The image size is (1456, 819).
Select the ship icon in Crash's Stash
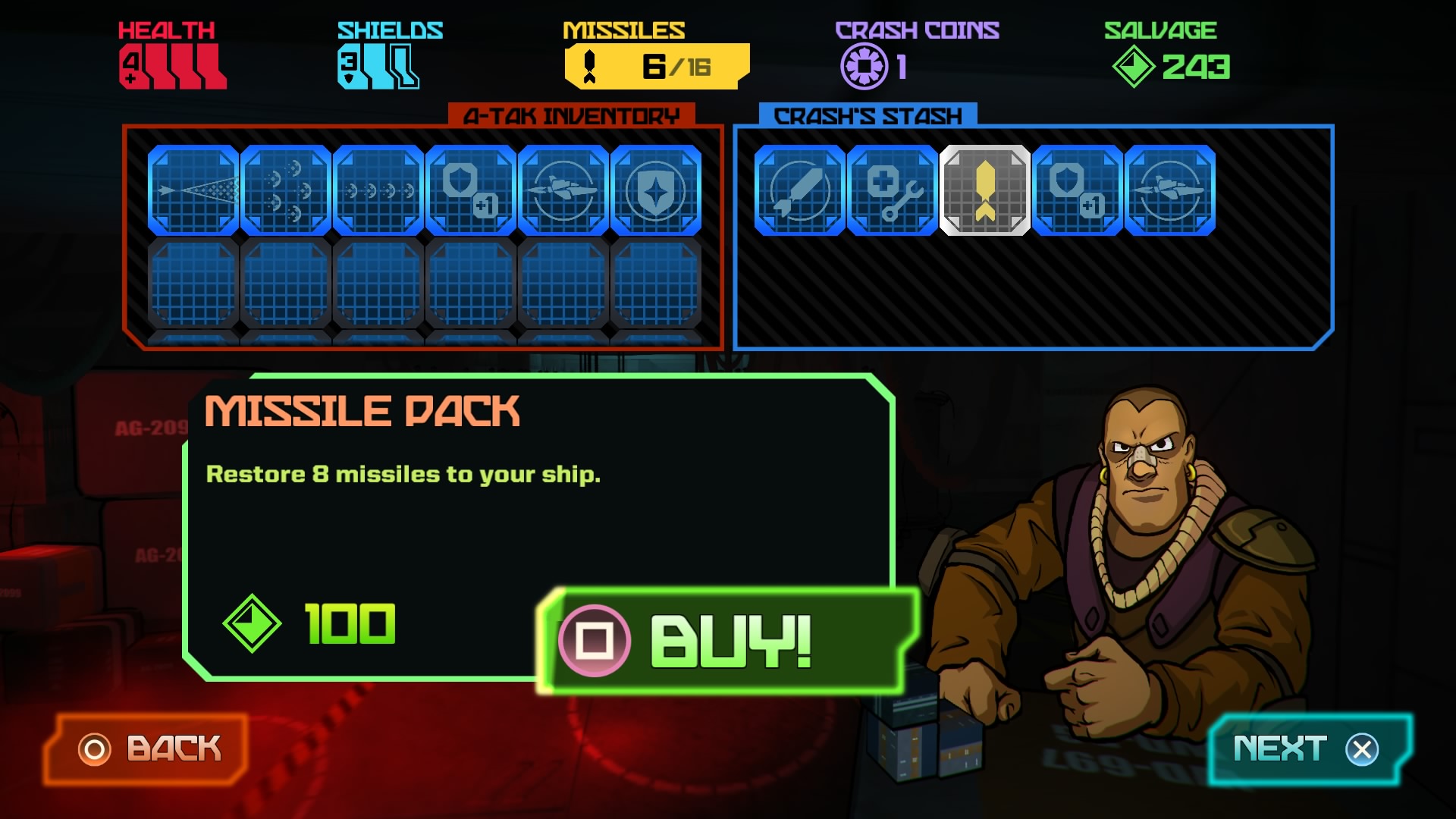pyautogui.click(x=1169, y=191)
